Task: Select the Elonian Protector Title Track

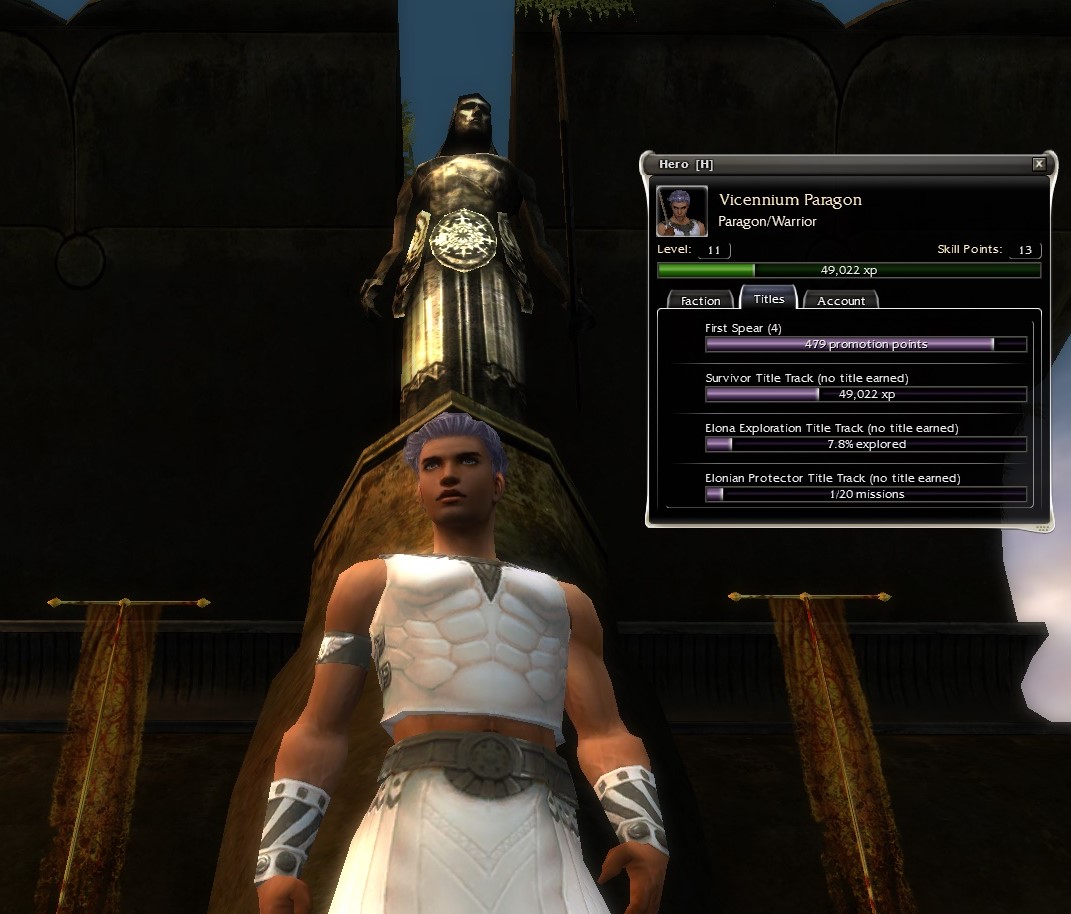Action: 865,487
